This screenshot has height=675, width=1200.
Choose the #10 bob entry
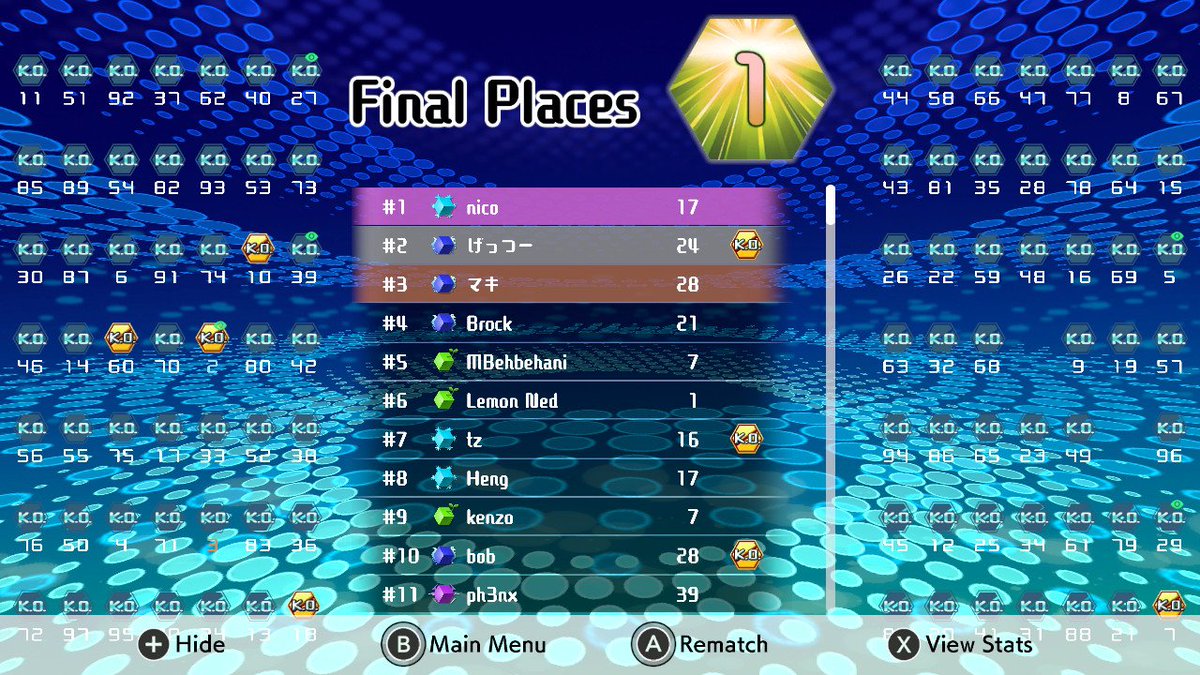pos(568,556)
